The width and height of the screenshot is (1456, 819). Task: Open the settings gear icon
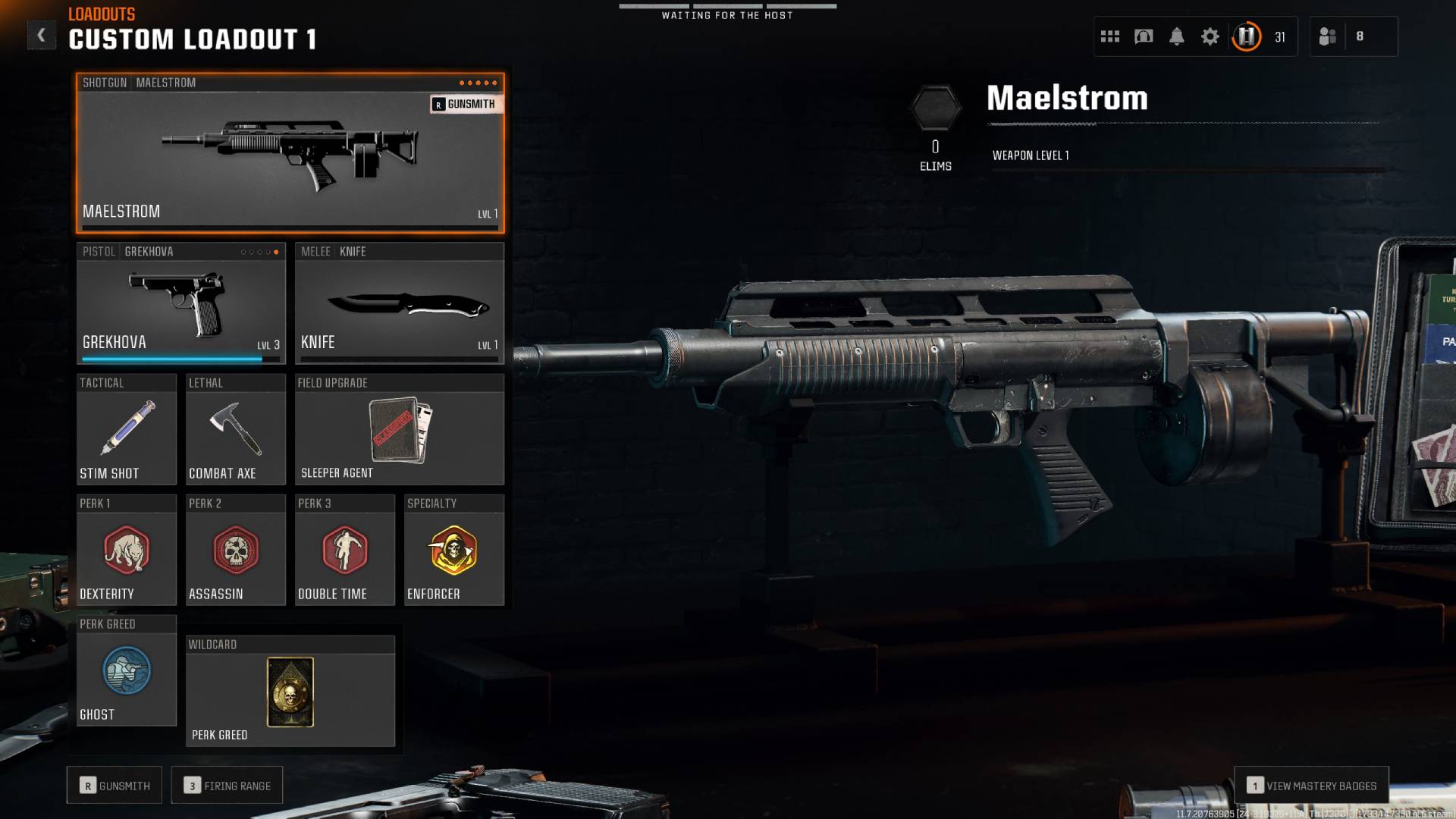coord(1210,36)
